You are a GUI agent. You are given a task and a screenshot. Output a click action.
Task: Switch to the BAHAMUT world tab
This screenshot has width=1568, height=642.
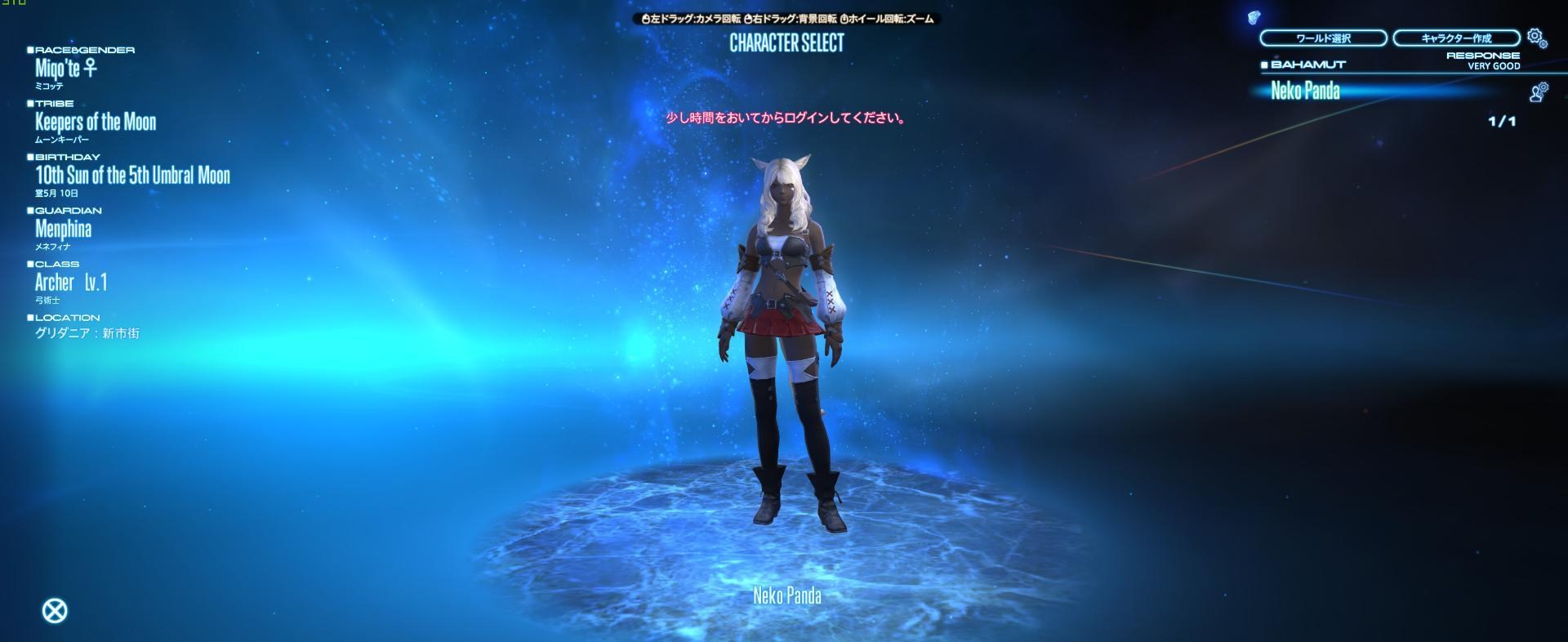click(1307, 64)
